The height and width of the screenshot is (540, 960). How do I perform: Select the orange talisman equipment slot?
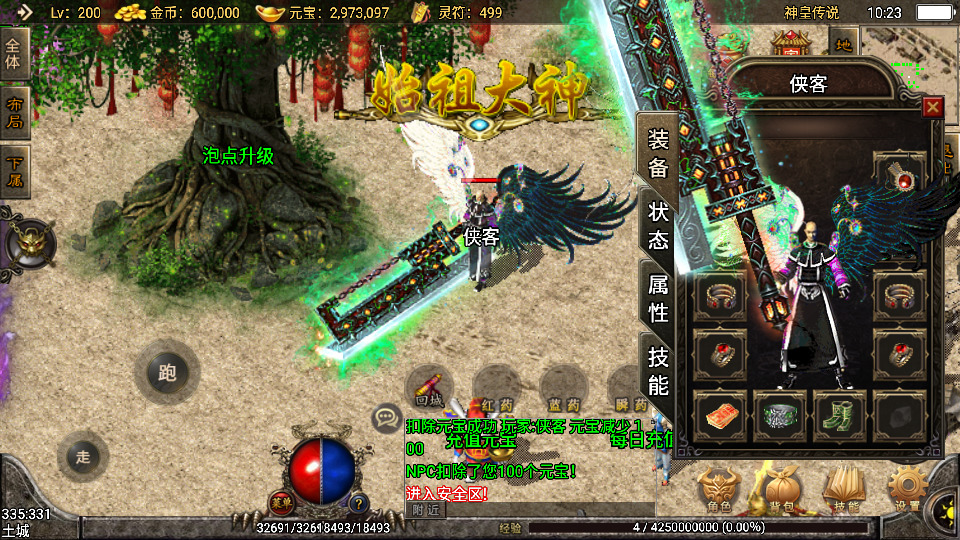tap(719, 416)
